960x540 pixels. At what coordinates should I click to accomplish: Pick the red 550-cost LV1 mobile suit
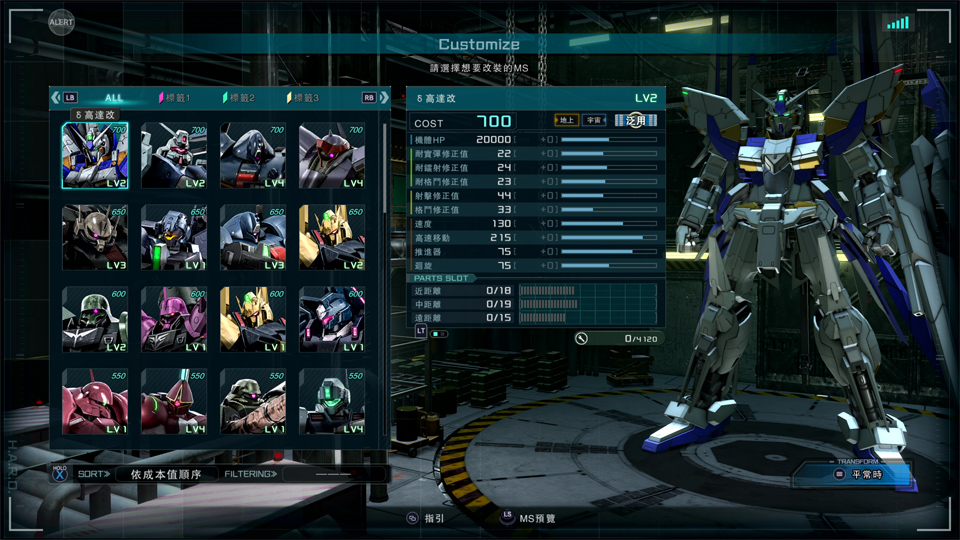pos(95,401)
